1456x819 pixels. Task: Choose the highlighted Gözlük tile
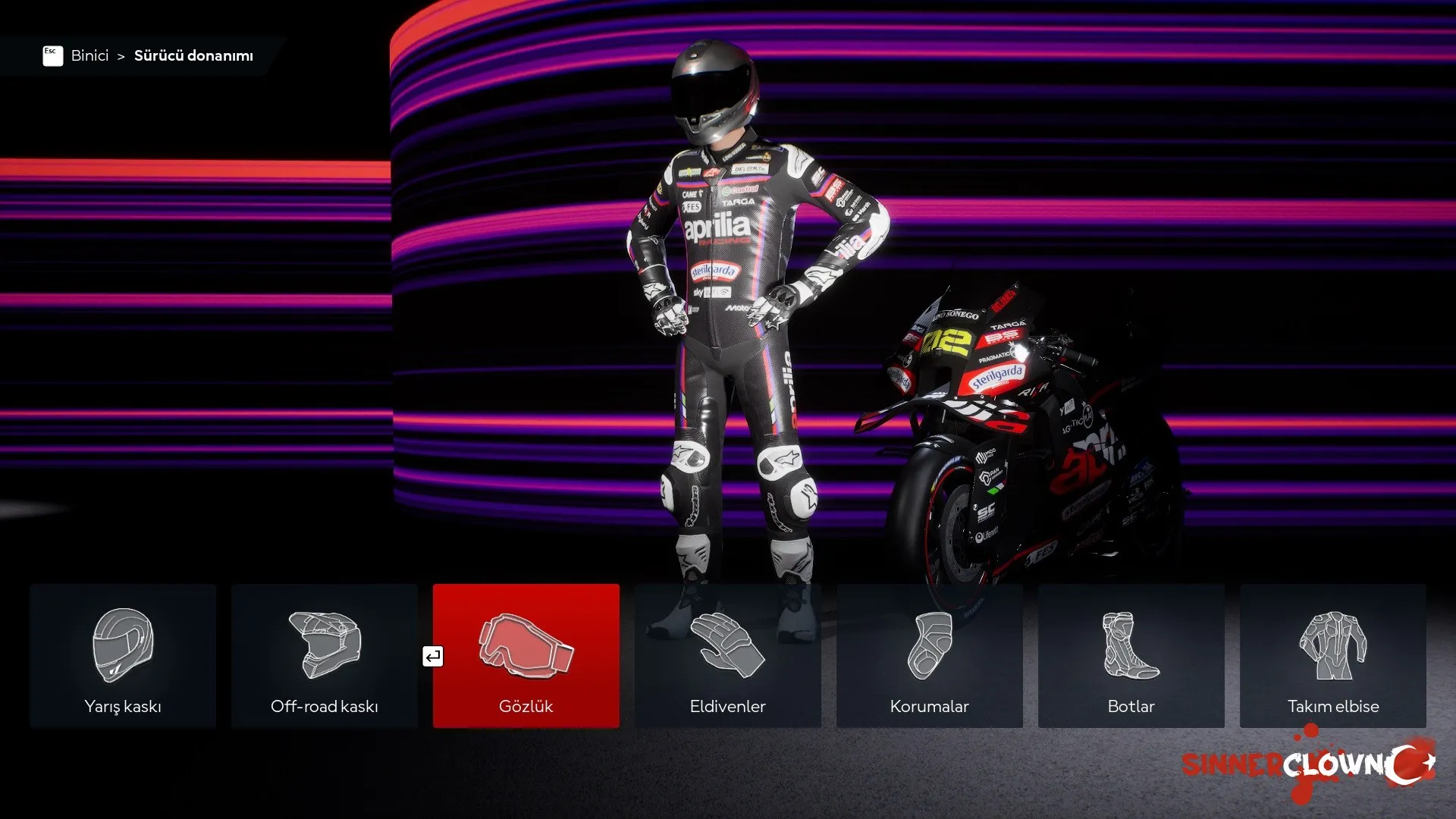click(x=526, y=656)
